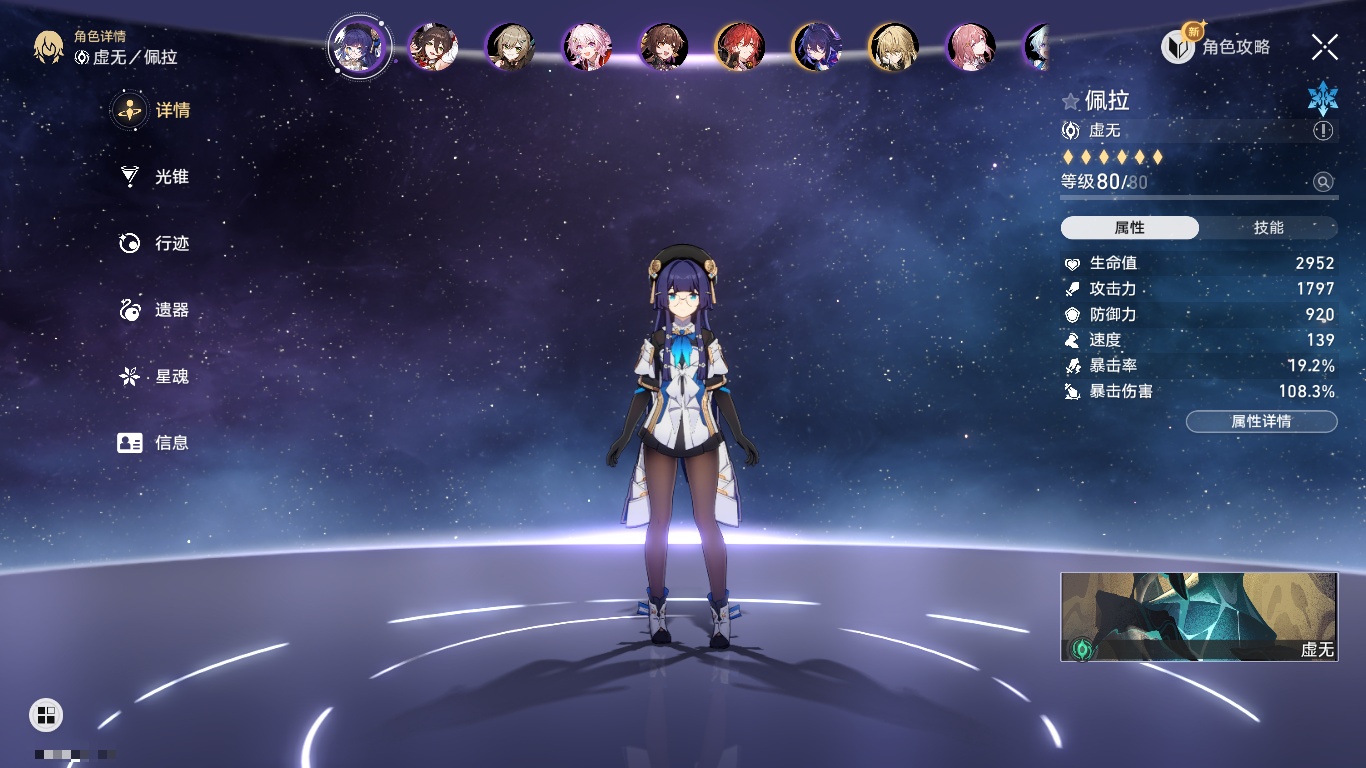Open 属性详情 attribute details
Viewport: 1366px width, 768px height.
coord(1261,421)
